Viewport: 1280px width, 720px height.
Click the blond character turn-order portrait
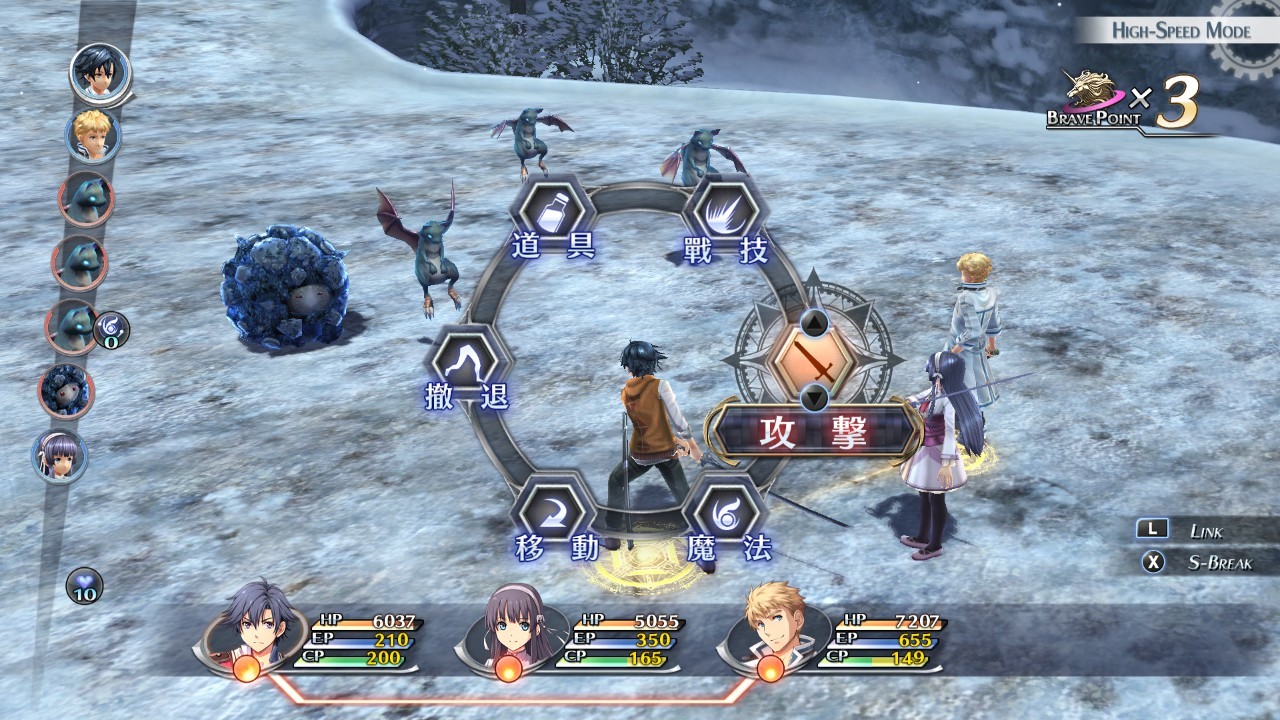coord(93,135)
